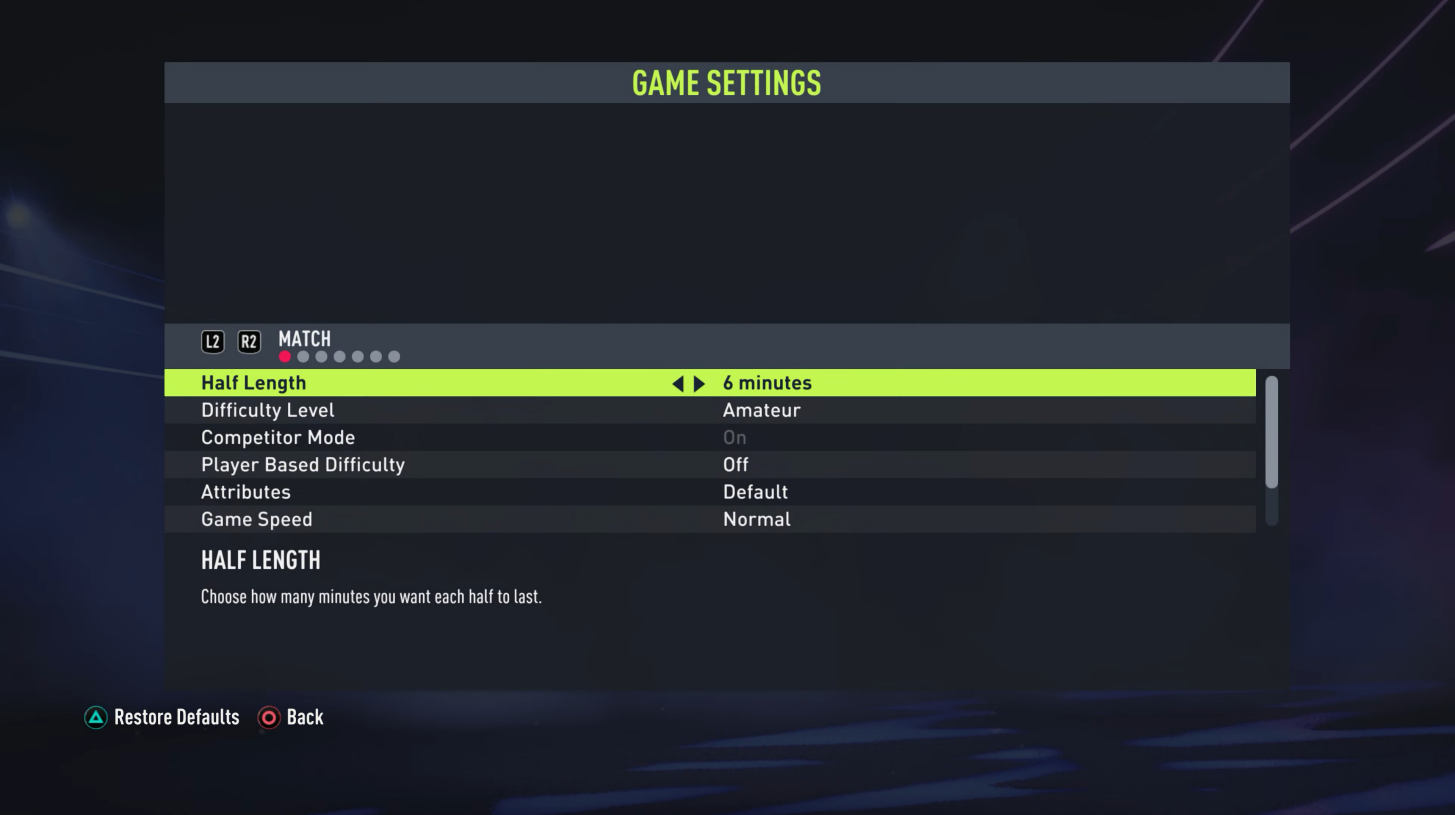Click the GAME SETTINGS title bar
The width and height of the screenshot is (1455, 815).
coord(727,82)
